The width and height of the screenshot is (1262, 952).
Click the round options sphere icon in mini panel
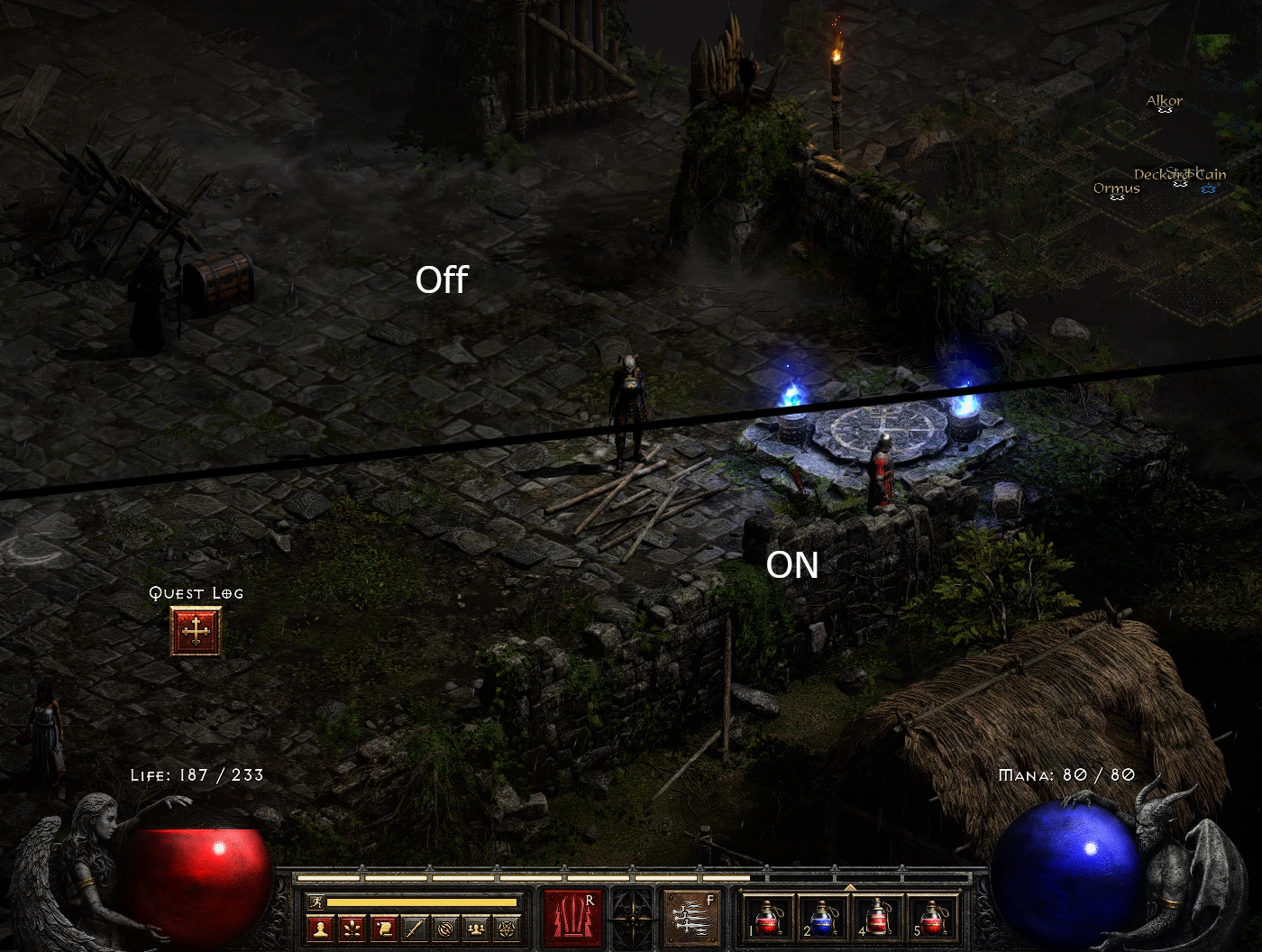click(446, 927)
